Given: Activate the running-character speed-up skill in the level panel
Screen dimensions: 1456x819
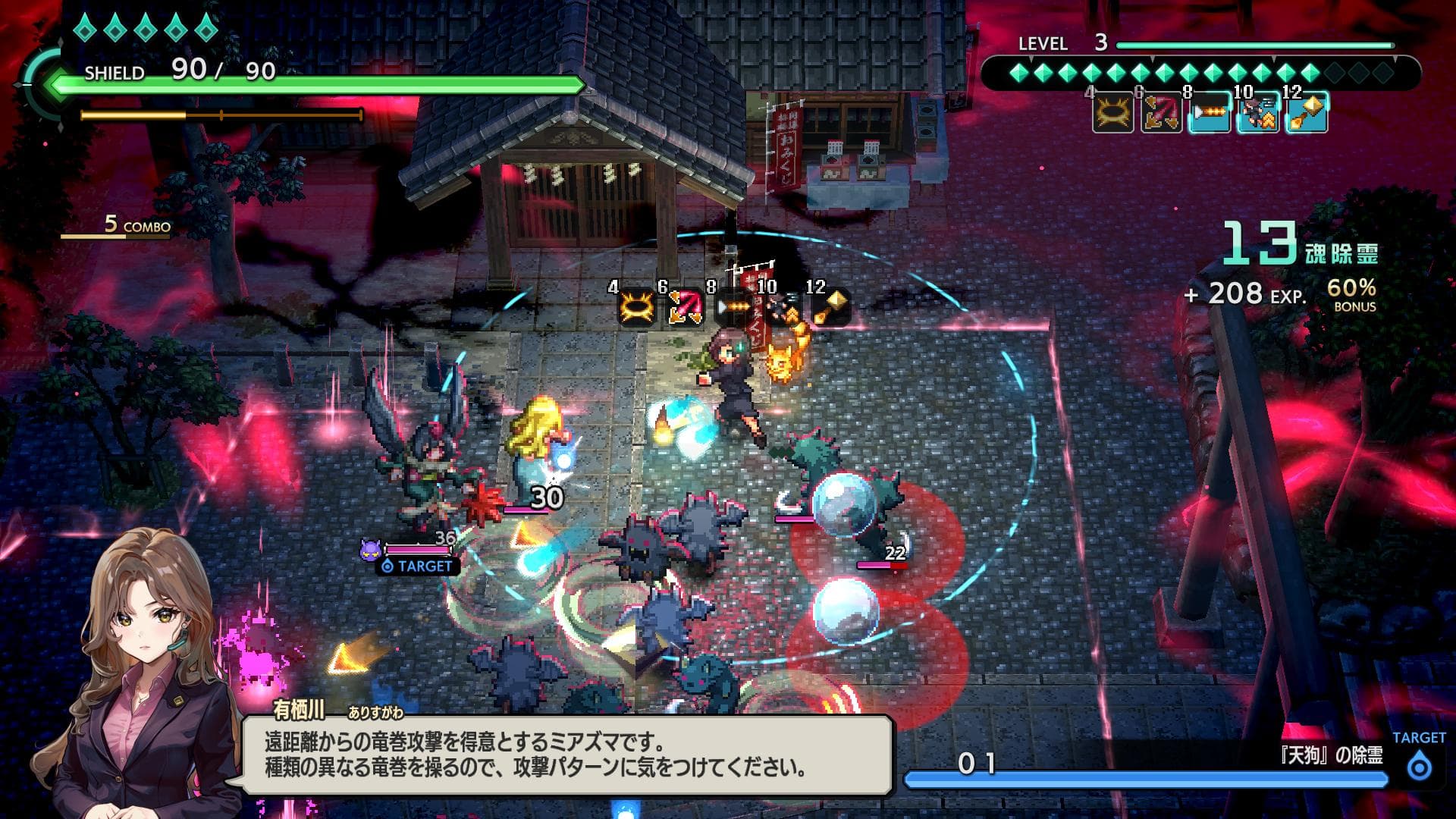Looking at the screenshot, I should (x=1258, y=113).
